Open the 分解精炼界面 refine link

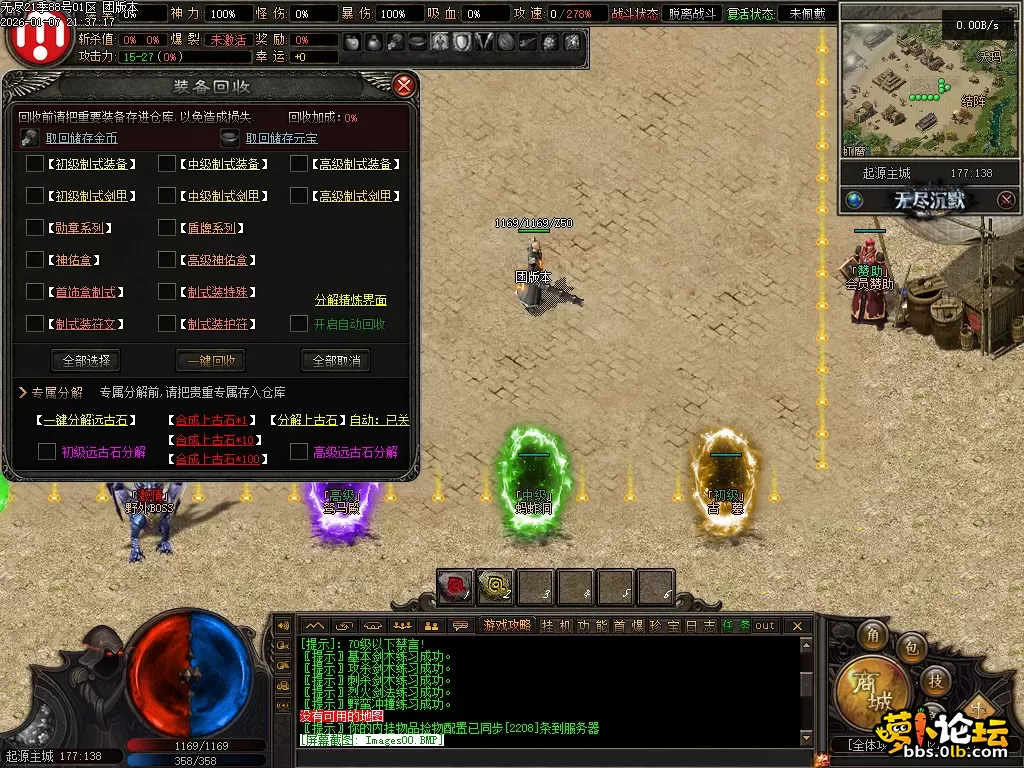[x=350, y=300]
